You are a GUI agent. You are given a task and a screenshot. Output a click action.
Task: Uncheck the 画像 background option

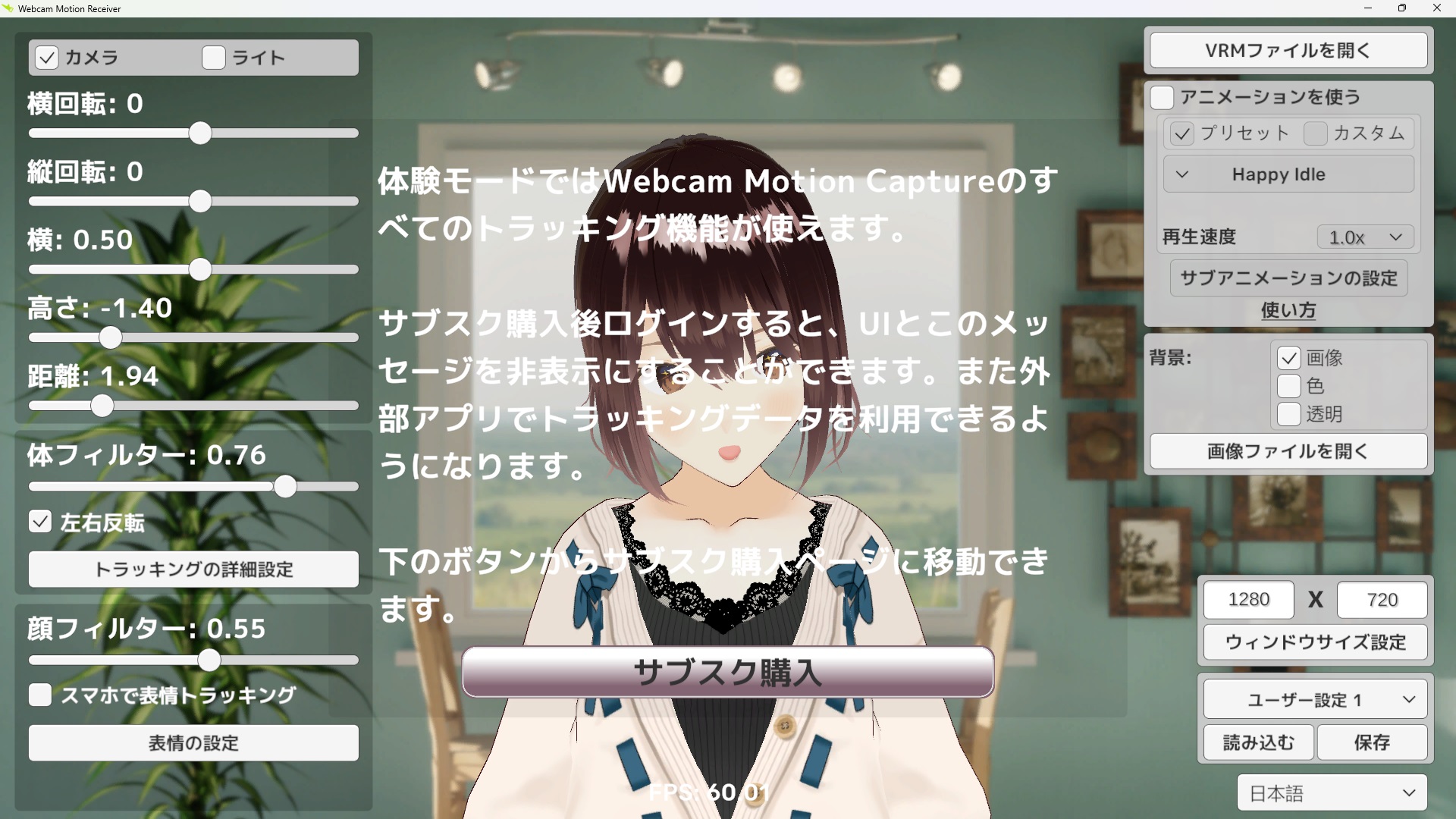click(x=1288, y=358)
